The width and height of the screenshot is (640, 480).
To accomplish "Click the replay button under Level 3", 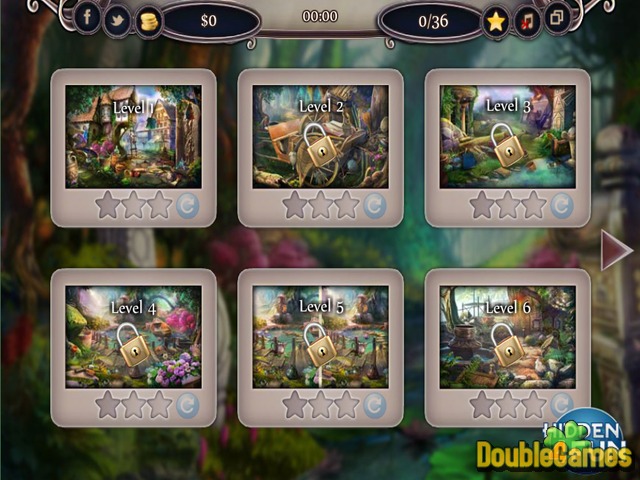I will pos(561,206).
